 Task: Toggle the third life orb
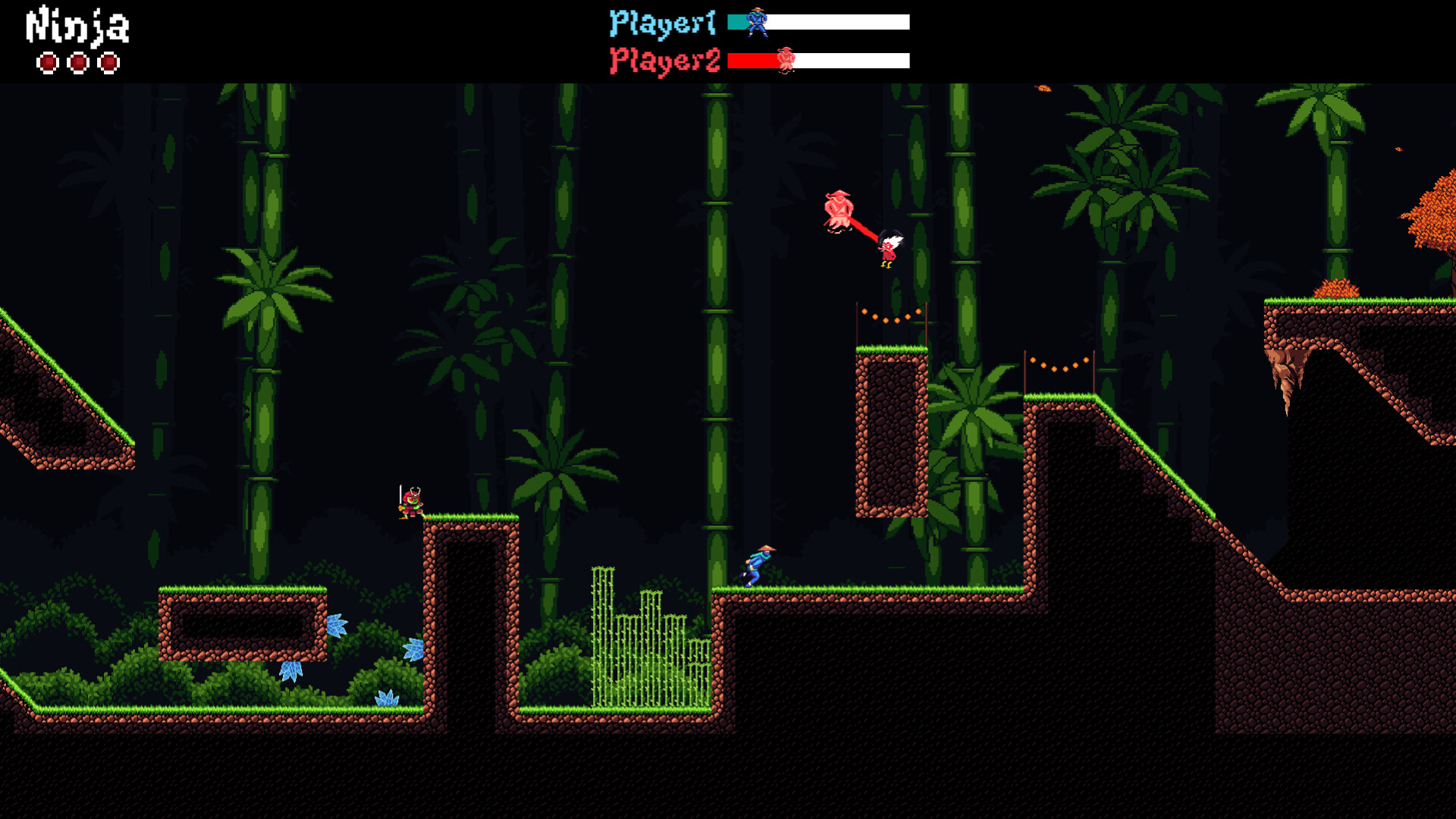(109, 62)
